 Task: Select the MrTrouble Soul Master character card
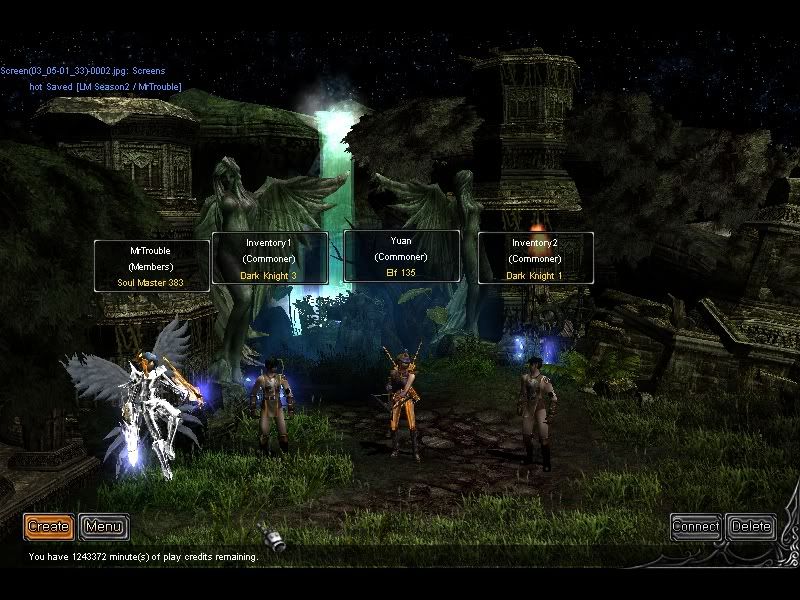pyautogui.click(x=152, y=266)
